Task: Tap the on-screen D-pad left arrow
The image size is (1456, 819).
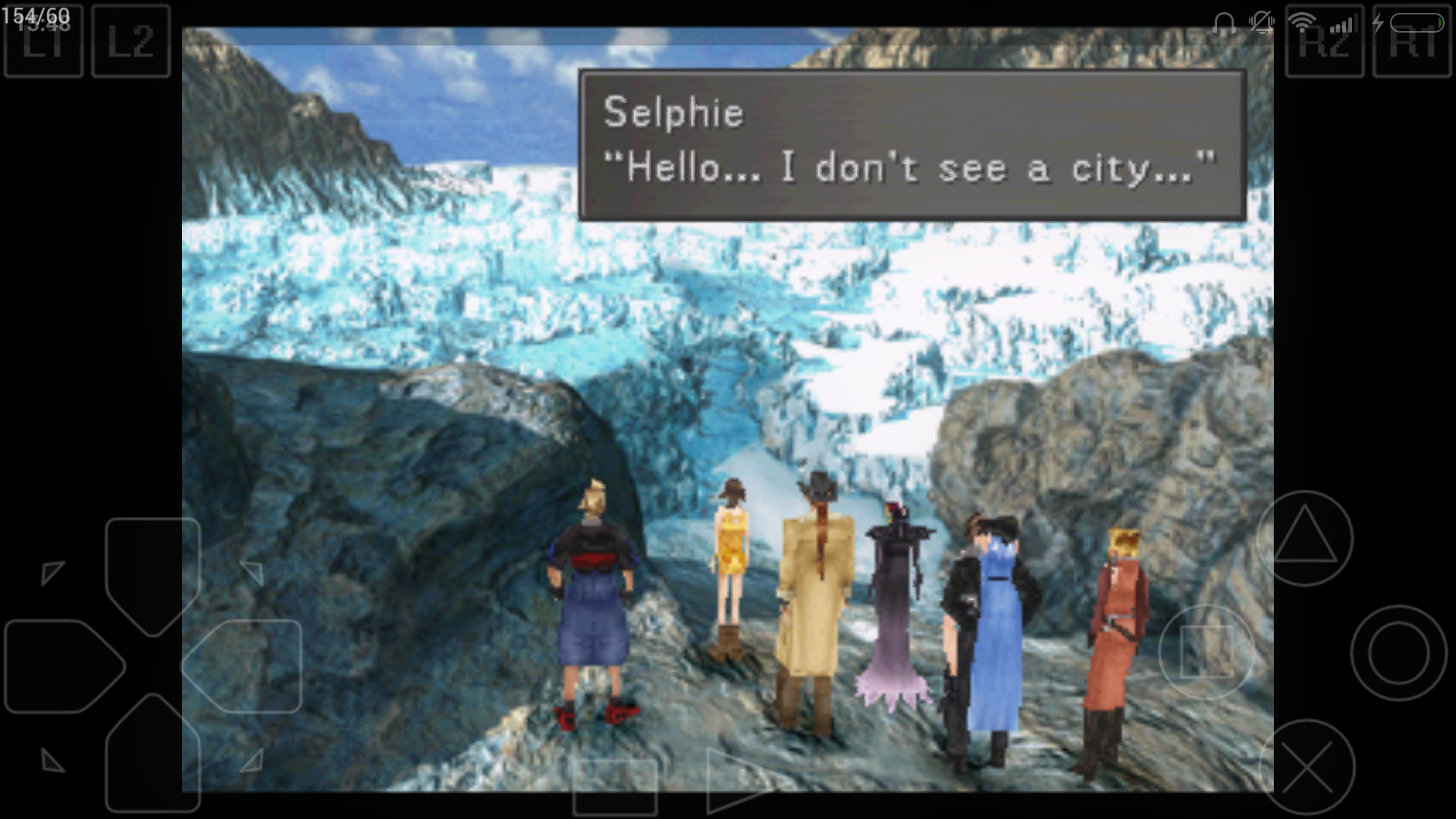Action: tap(62, 666)
